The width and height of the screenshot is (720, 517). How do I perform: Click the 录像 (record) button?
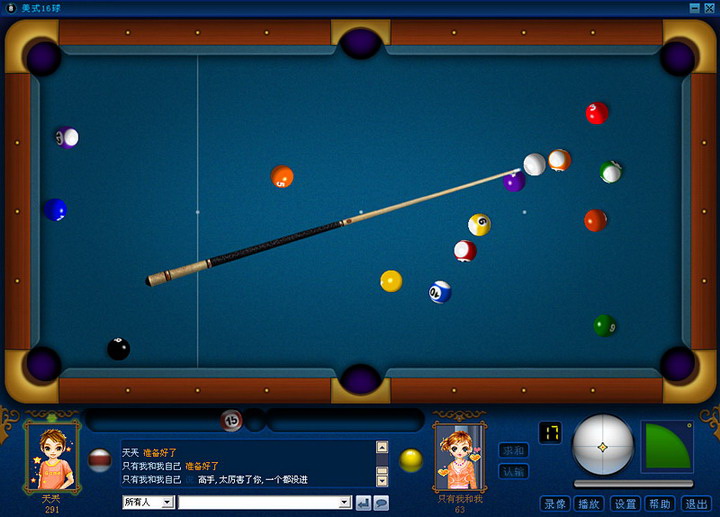point(555,504)
